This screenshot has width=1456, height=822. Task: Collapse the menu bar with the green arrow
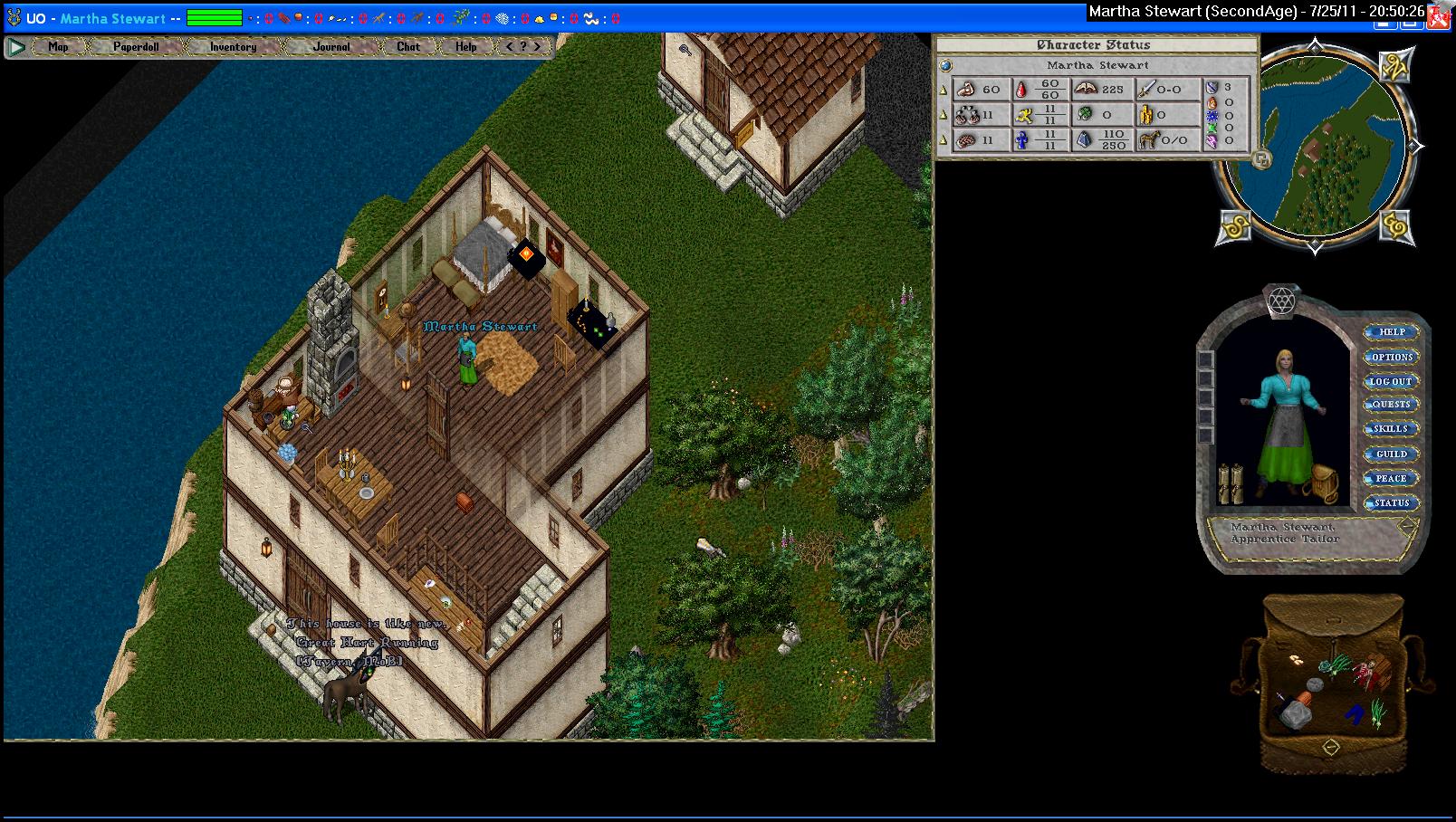[16, 47]
